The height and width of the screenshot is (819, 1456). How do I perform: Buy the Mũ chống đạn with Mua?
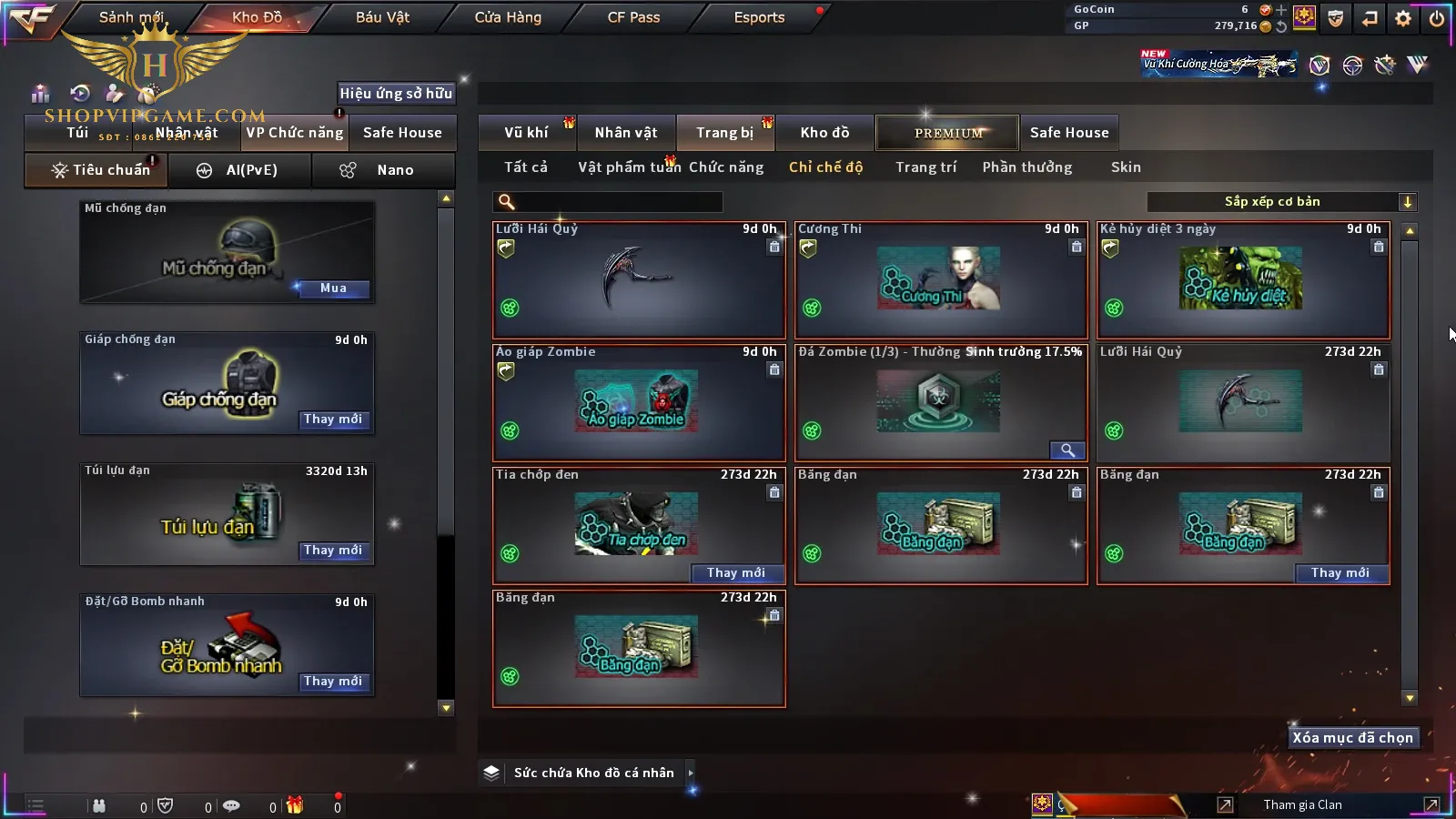point(333,288)
